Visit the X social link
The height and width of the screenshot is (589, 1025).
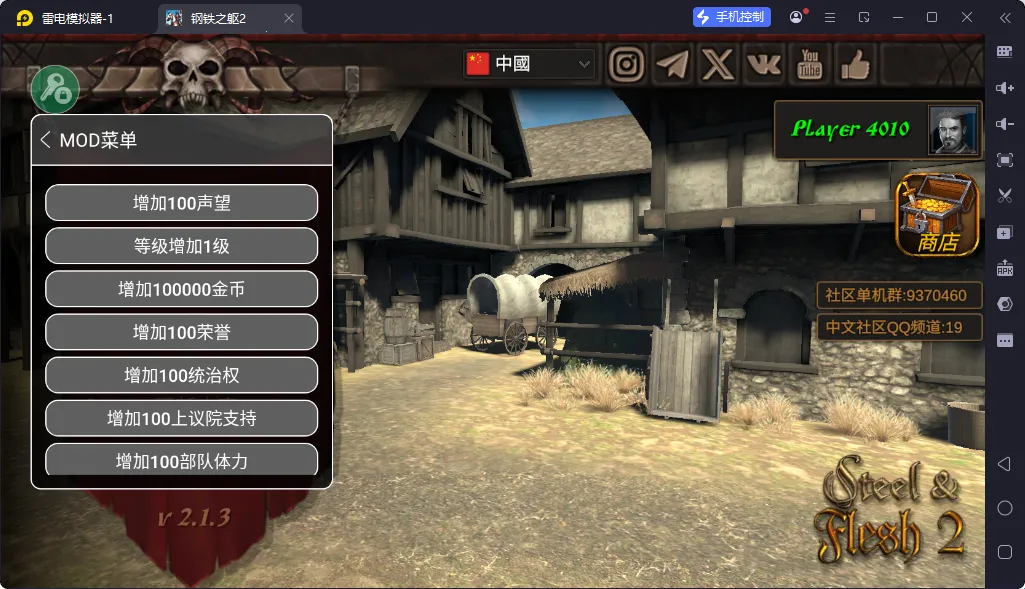pos(718,65)
